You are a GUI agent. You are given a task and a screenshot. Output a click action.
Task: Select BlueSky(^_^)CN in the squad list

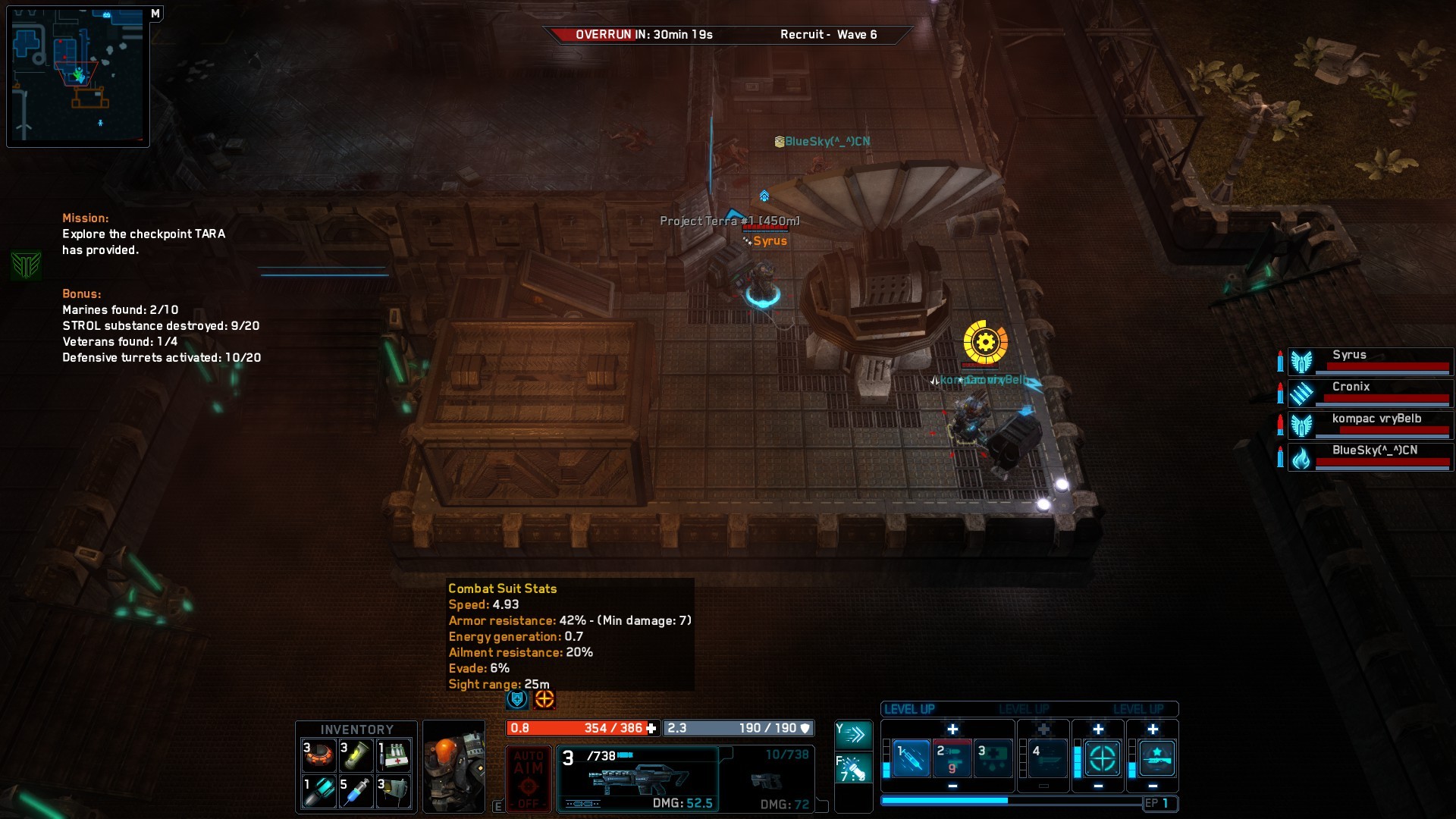point(1370,457)
